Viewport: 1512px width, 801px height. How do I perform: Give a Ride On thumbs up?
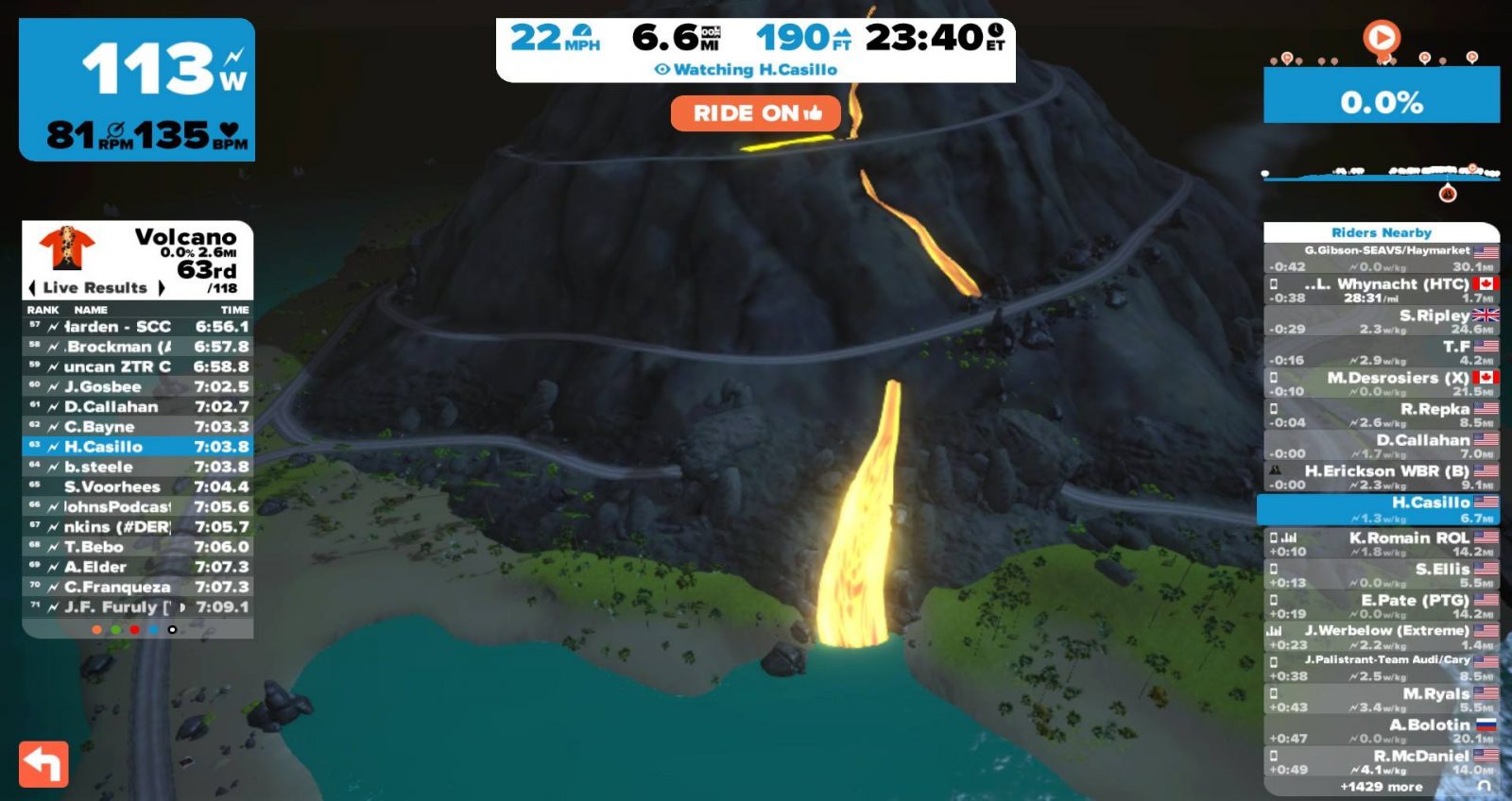point(755,113)
